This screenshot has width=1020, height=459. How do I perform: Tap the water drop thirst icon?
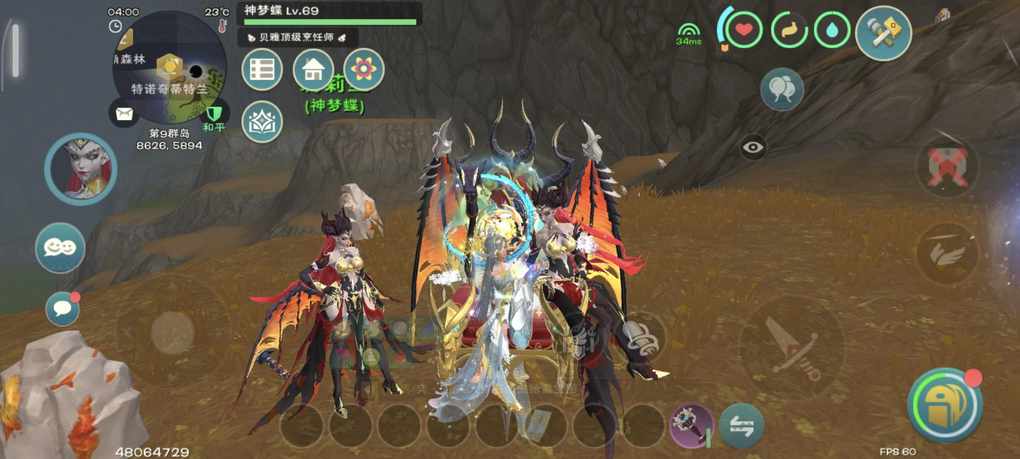coord(832,30)
